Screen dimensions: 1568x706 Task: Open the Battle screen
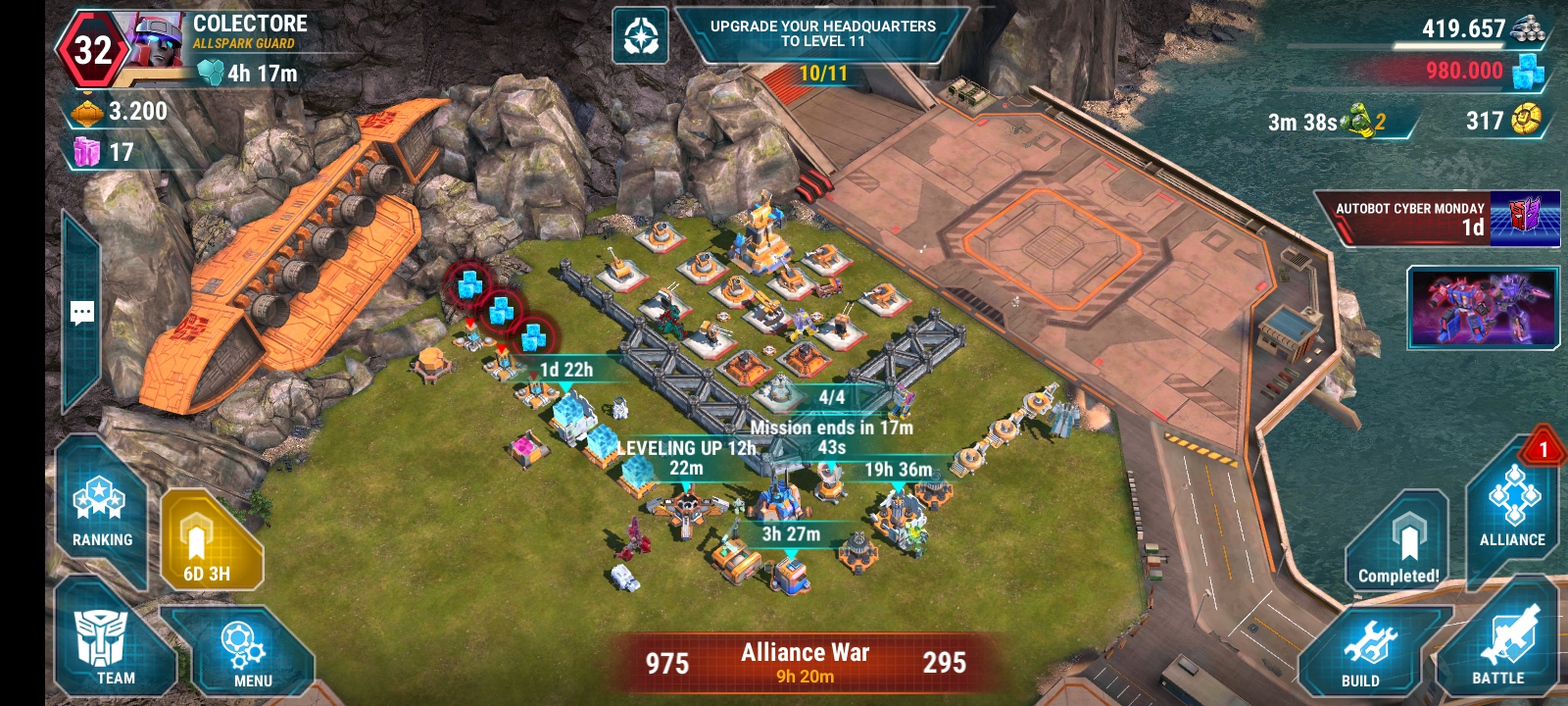tap(1499, 646)
